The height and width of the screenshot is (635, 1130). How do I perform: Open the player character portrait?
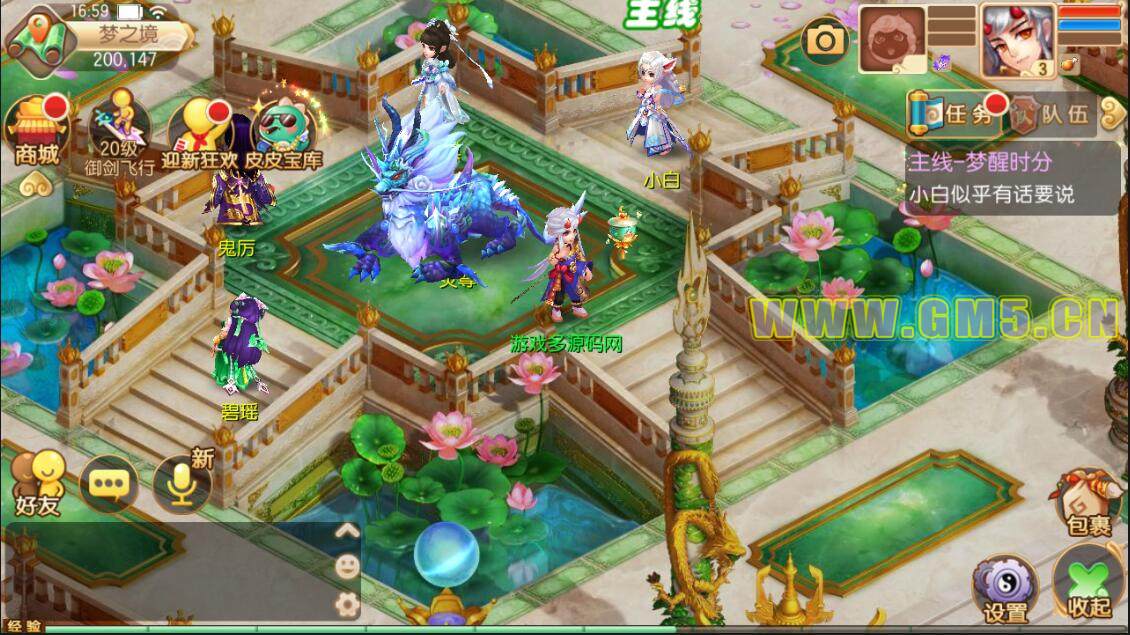click(1017, 40)
